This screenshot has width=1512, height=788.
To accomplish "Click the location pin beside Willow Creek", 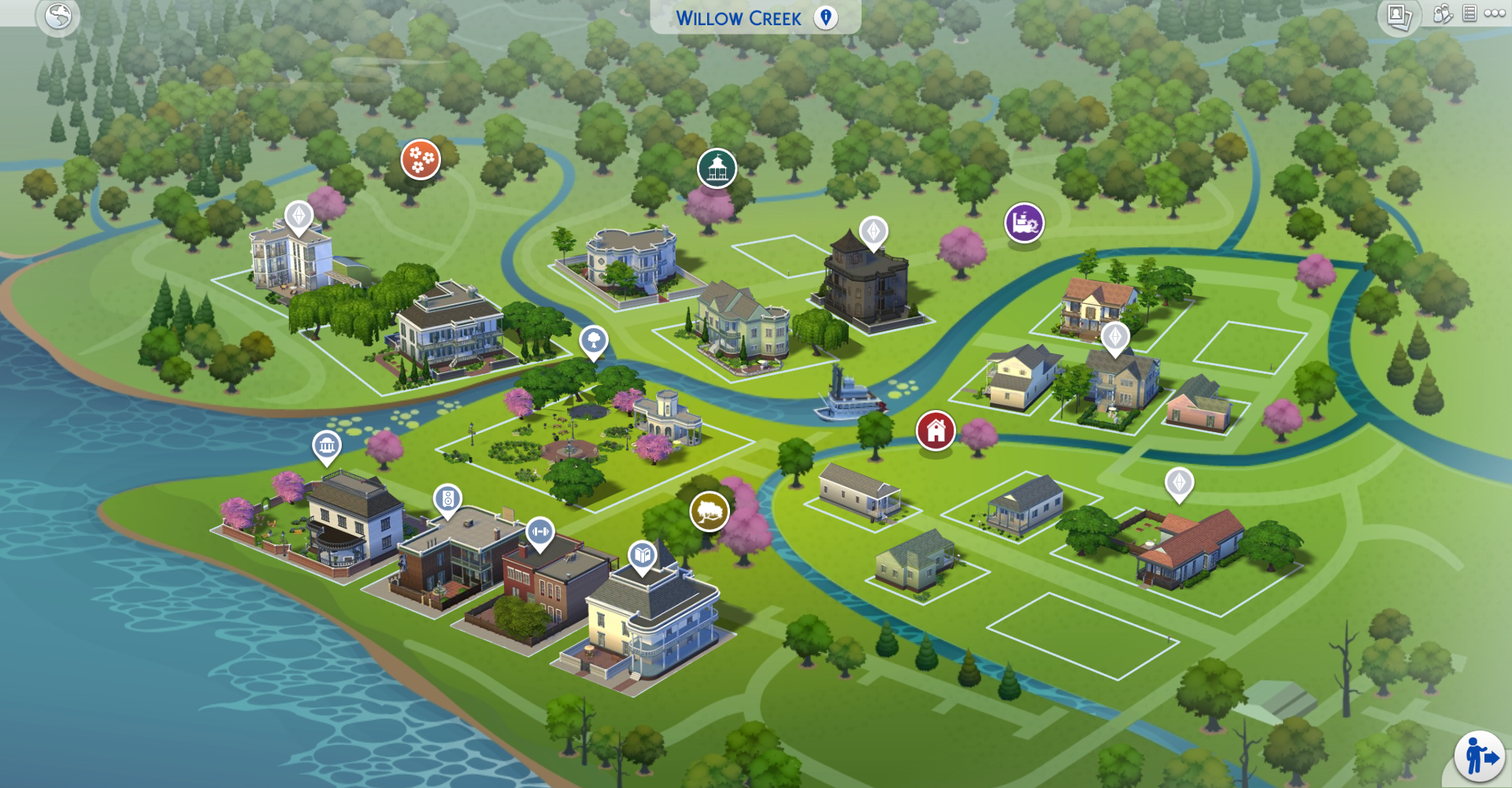I will point(824,17).
